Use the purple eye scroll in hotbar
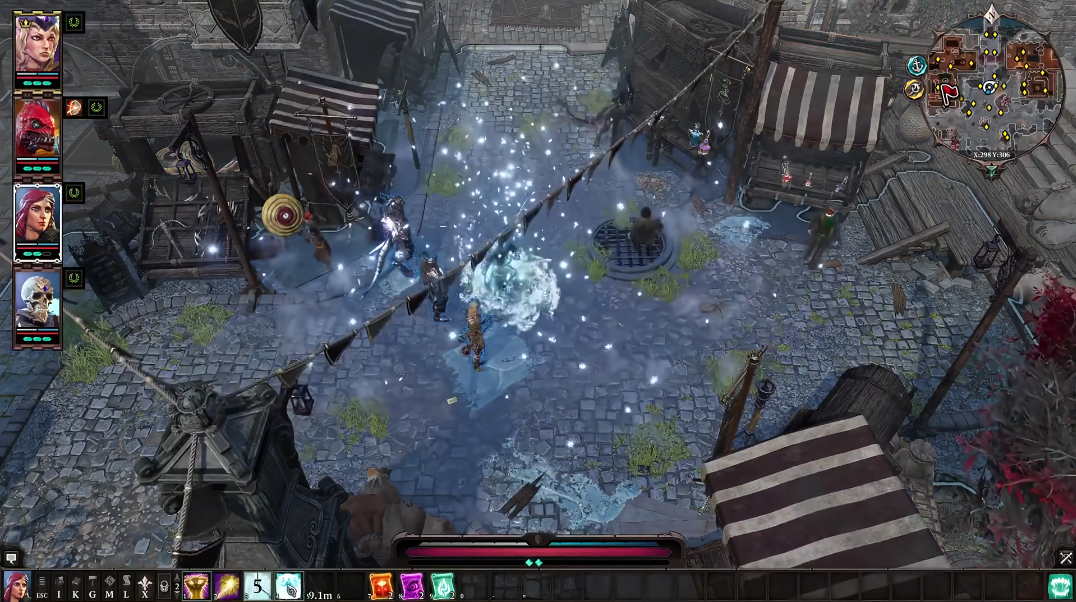The height and width of the screenshot is (602, 1076). pos(413,586)
